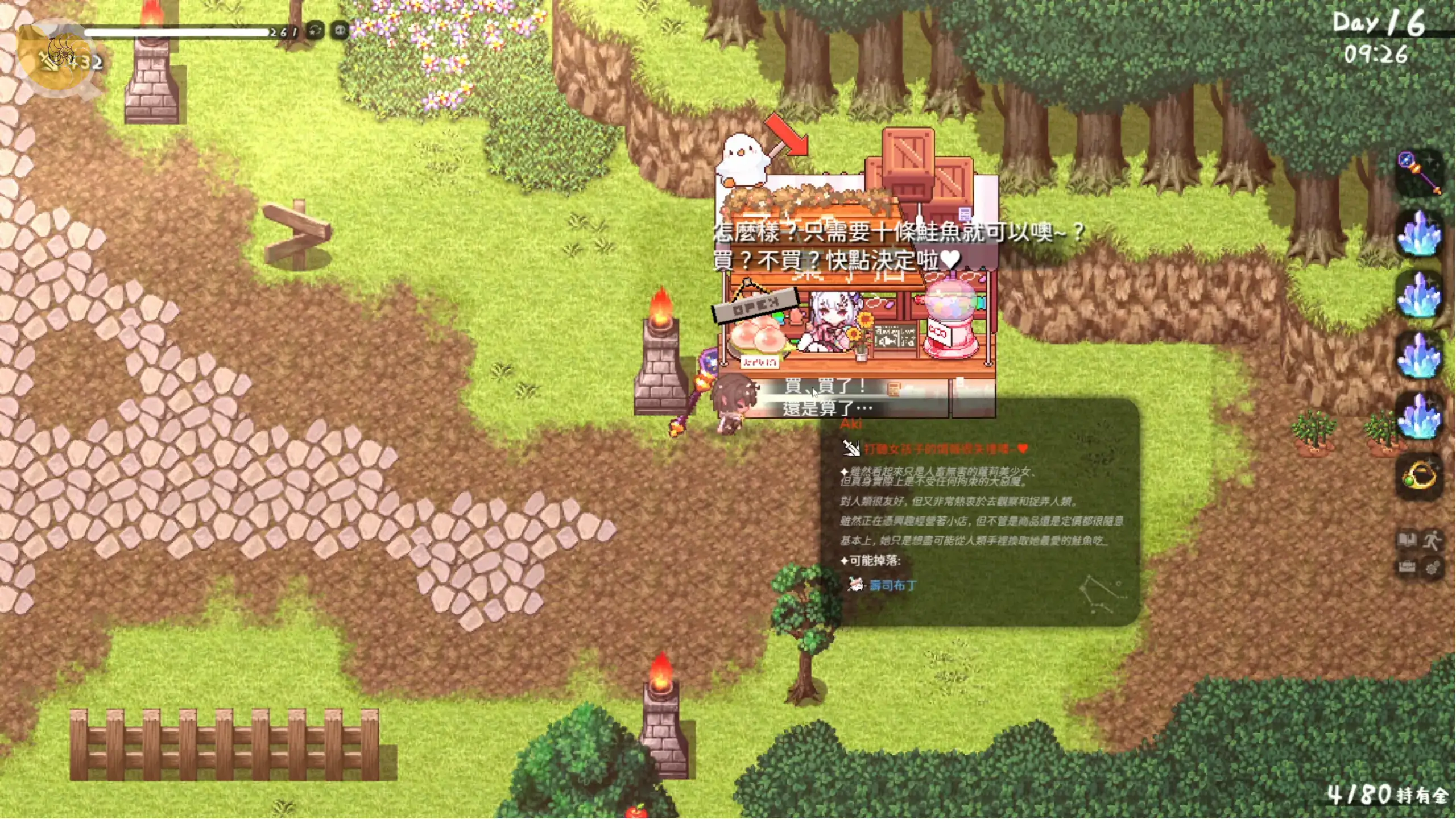Select the magic staff weapon slot

pyautogui.click(x=1419, y=172)
